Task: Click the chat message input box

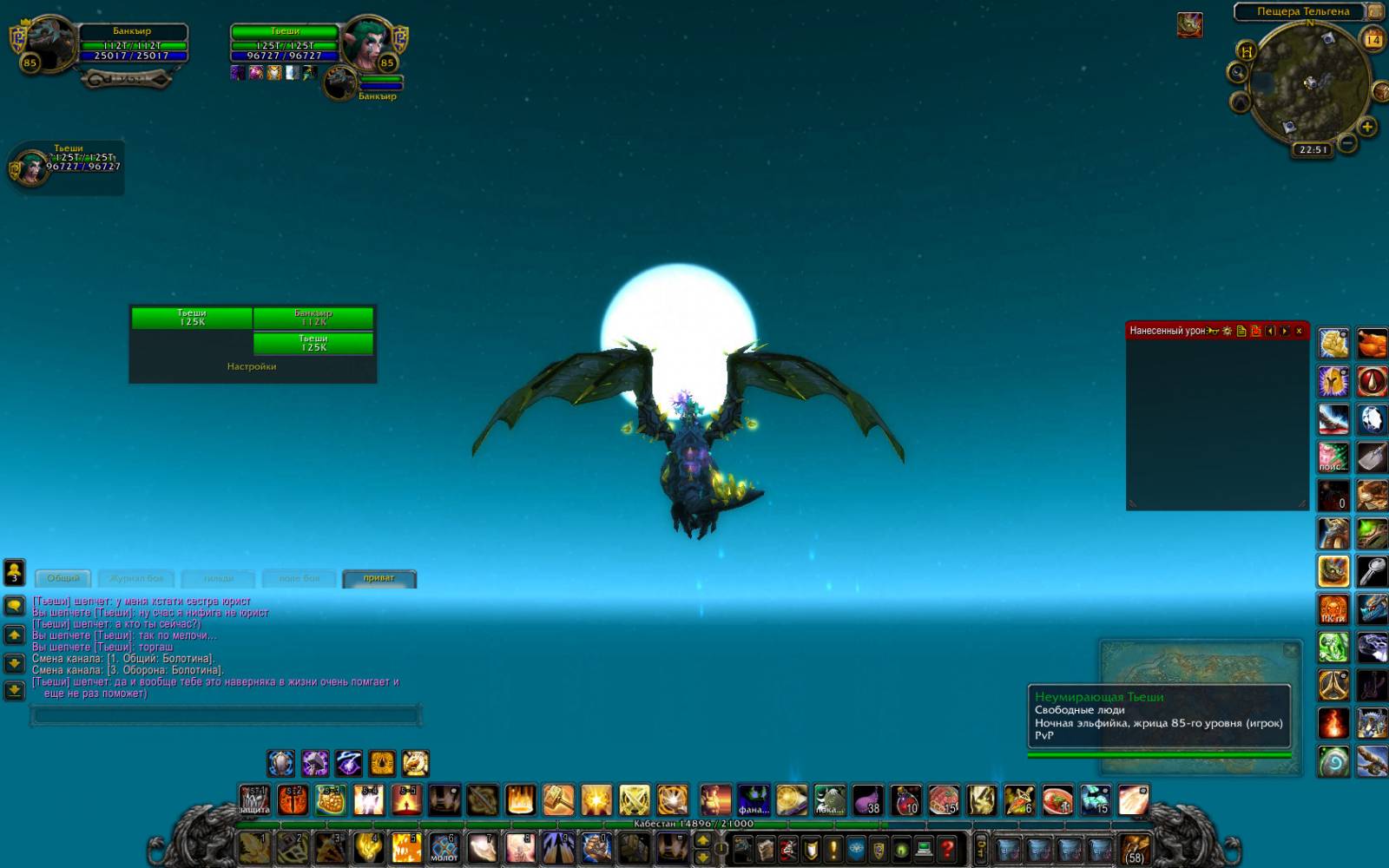Action: (226, 716)
